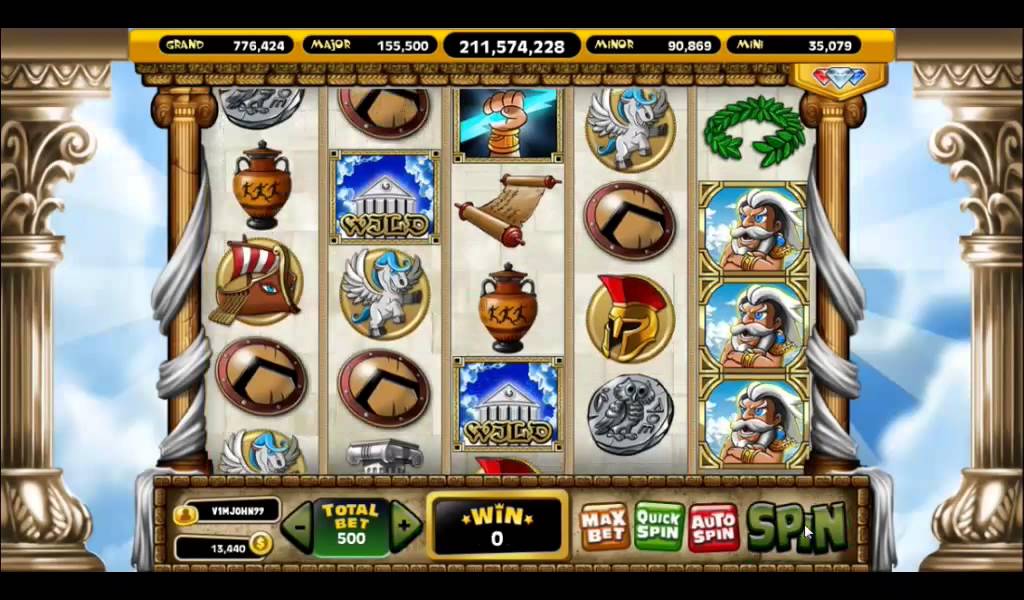Open the gold coin next to the 13,440 balance
This screenshot has height=600, width=1024.
(260, 545)
